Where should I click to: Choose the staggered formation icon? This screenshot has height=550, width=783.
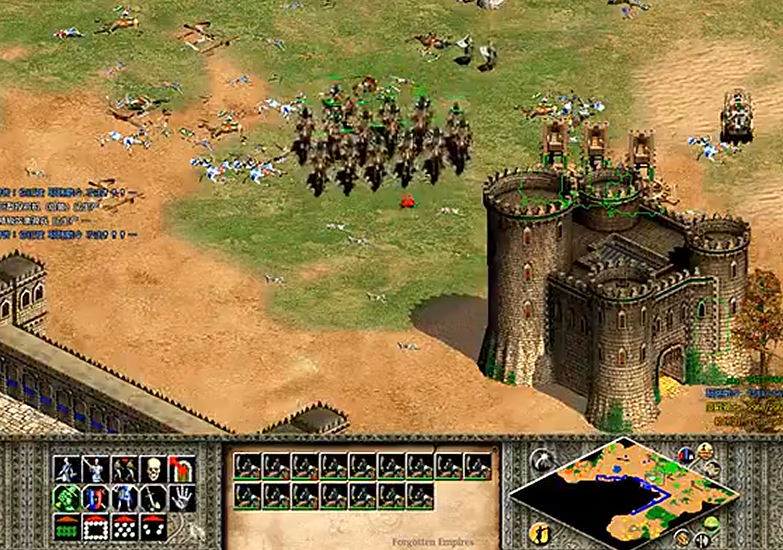[125, 526]
